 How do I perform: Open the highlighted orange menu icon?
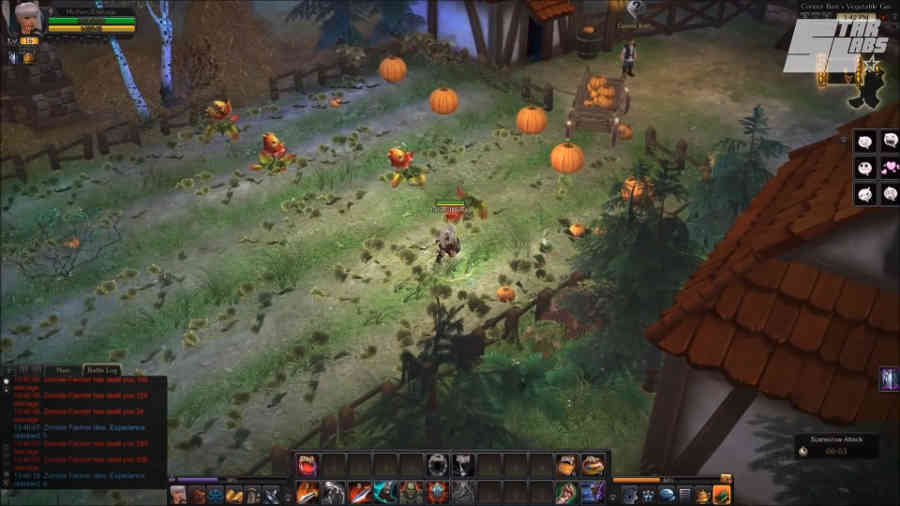click(x=722, y=494)
